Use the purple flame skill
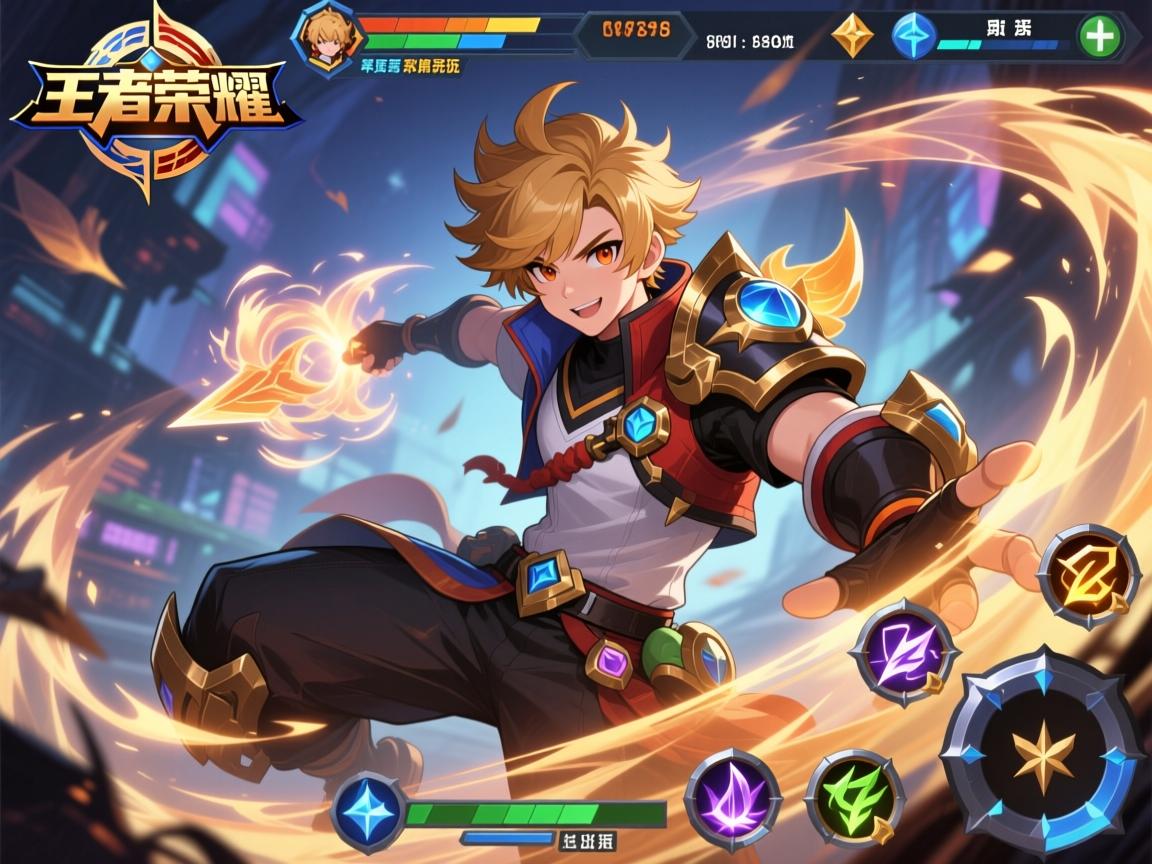This screenshot has height=864, width=1152. pos(733,796)
